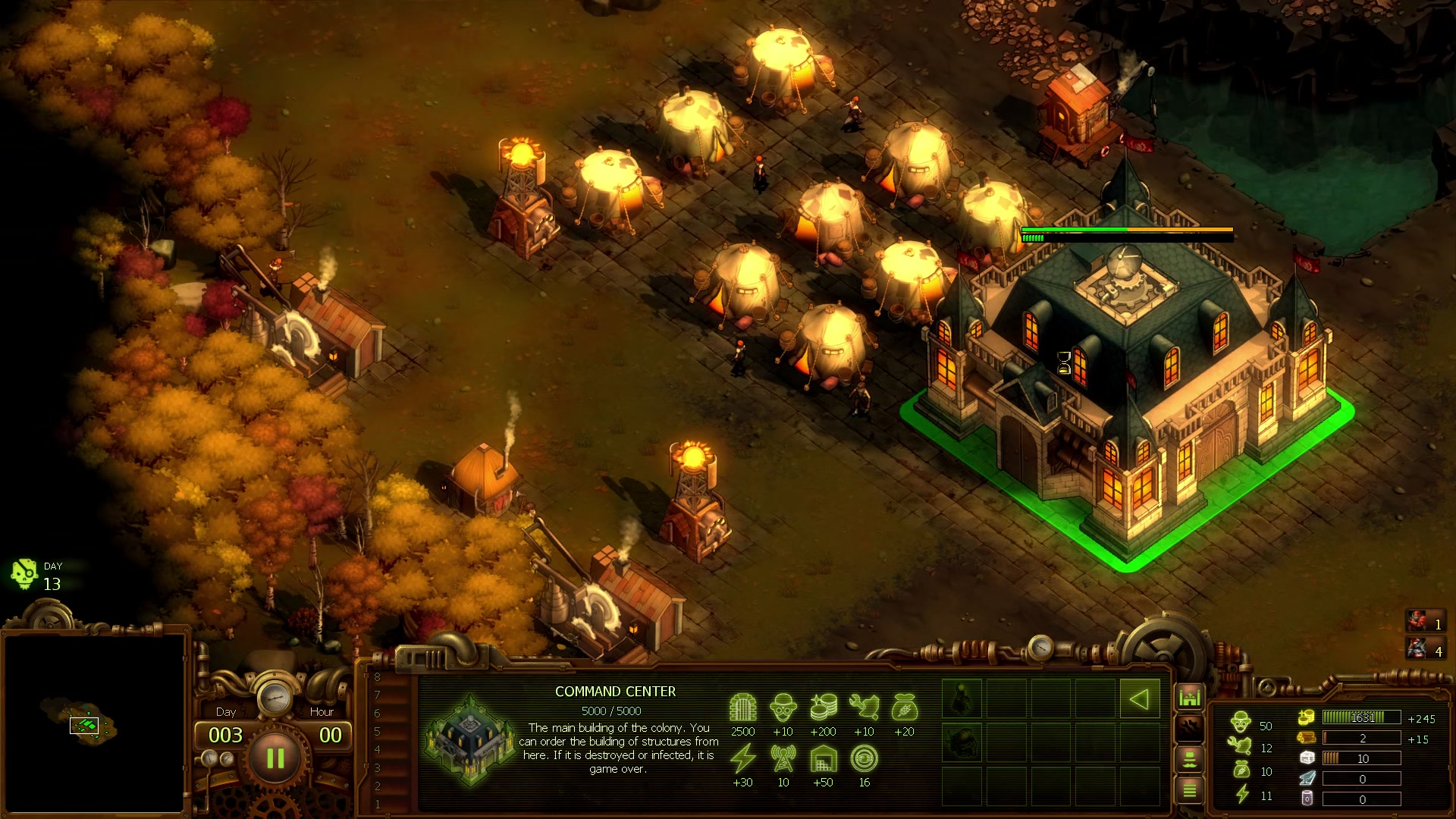
Task: Click the oil barrel resource icon
Action: coord(1307,799)
